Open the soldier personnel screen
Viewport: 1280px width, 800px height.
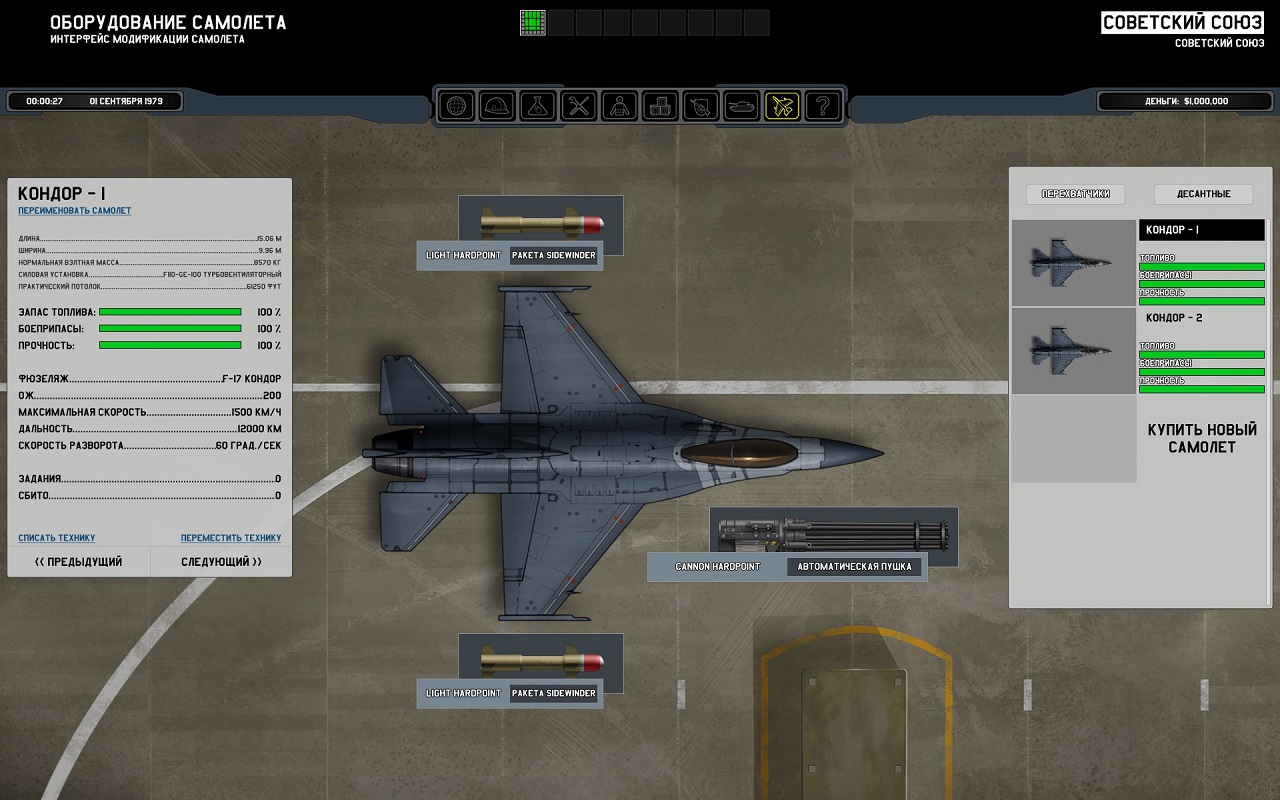click(620, 105)
